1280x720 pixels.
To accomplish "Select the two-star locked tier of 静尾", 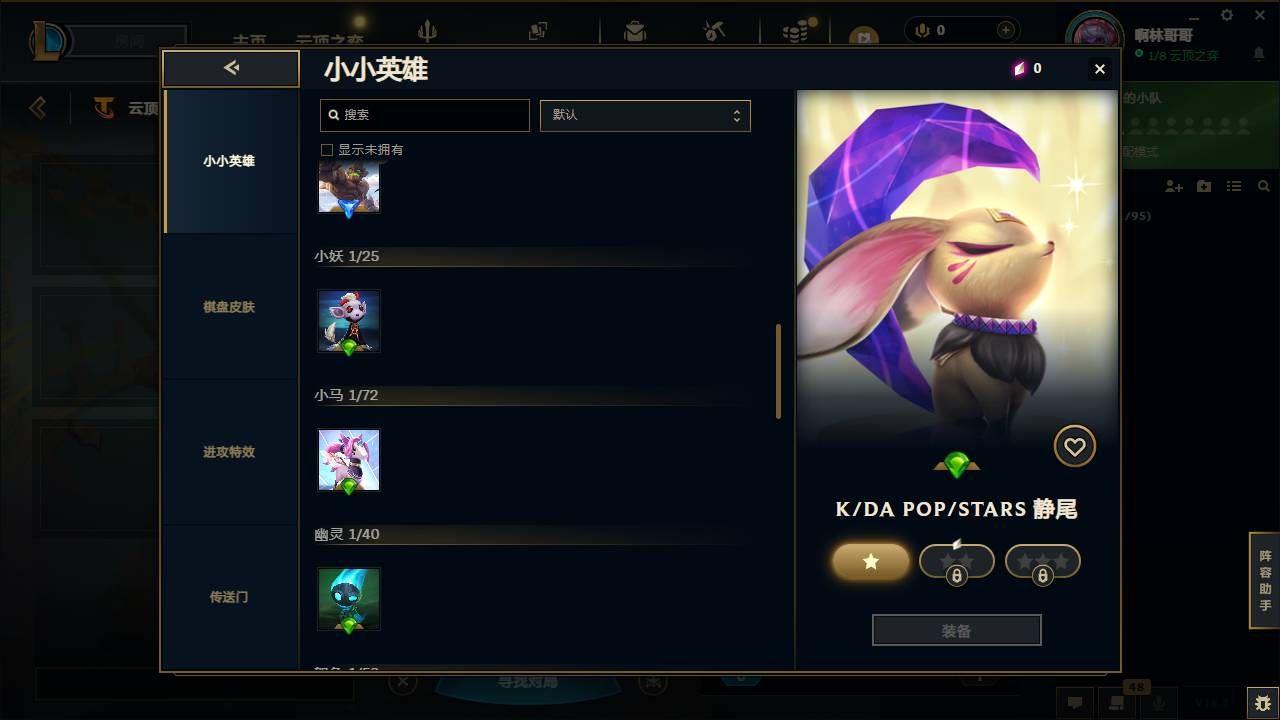I will click(956, 560).
